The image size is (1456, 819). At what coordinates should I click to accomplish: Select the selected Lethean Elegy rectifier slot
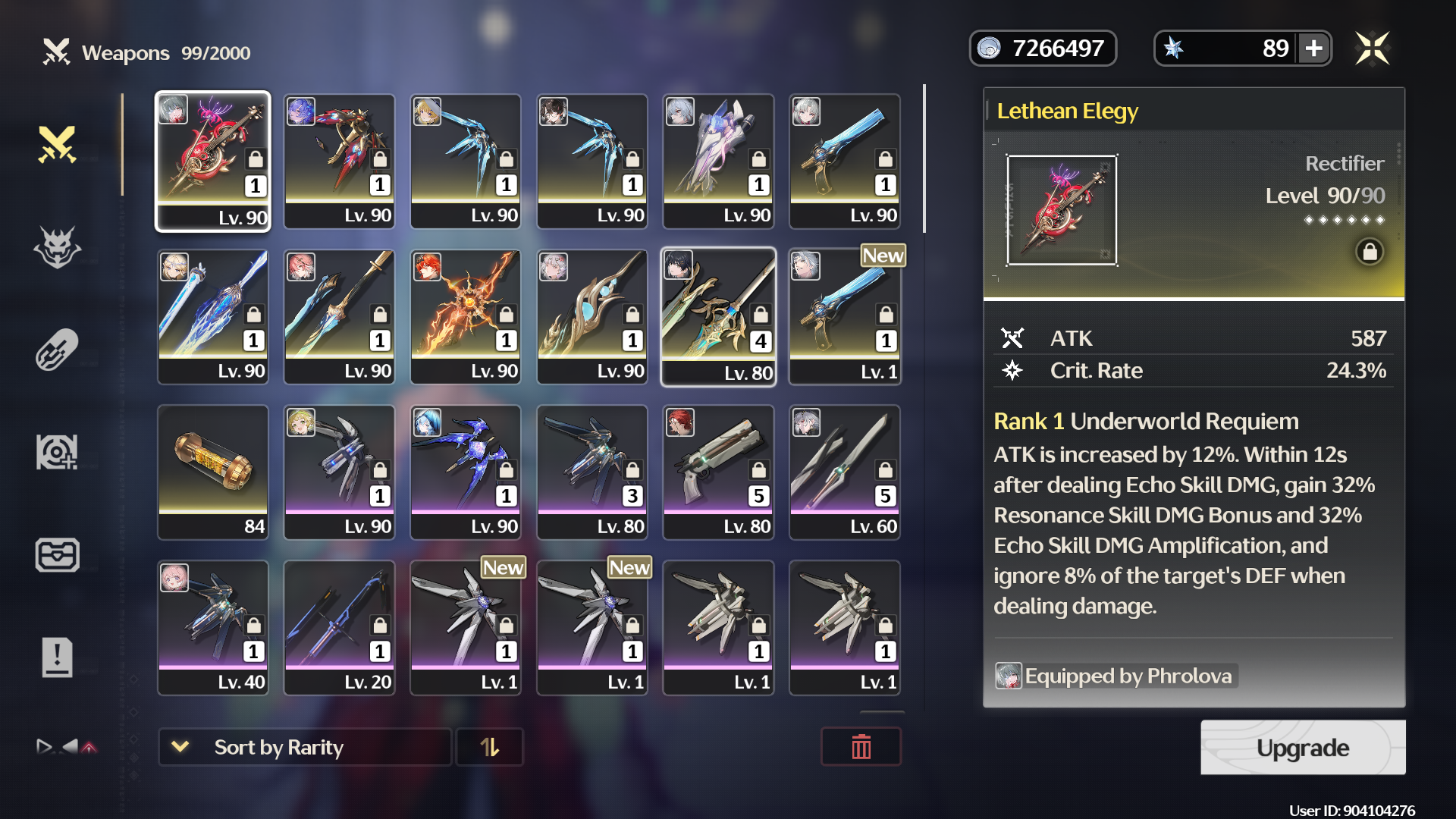[x=213, y=161]
